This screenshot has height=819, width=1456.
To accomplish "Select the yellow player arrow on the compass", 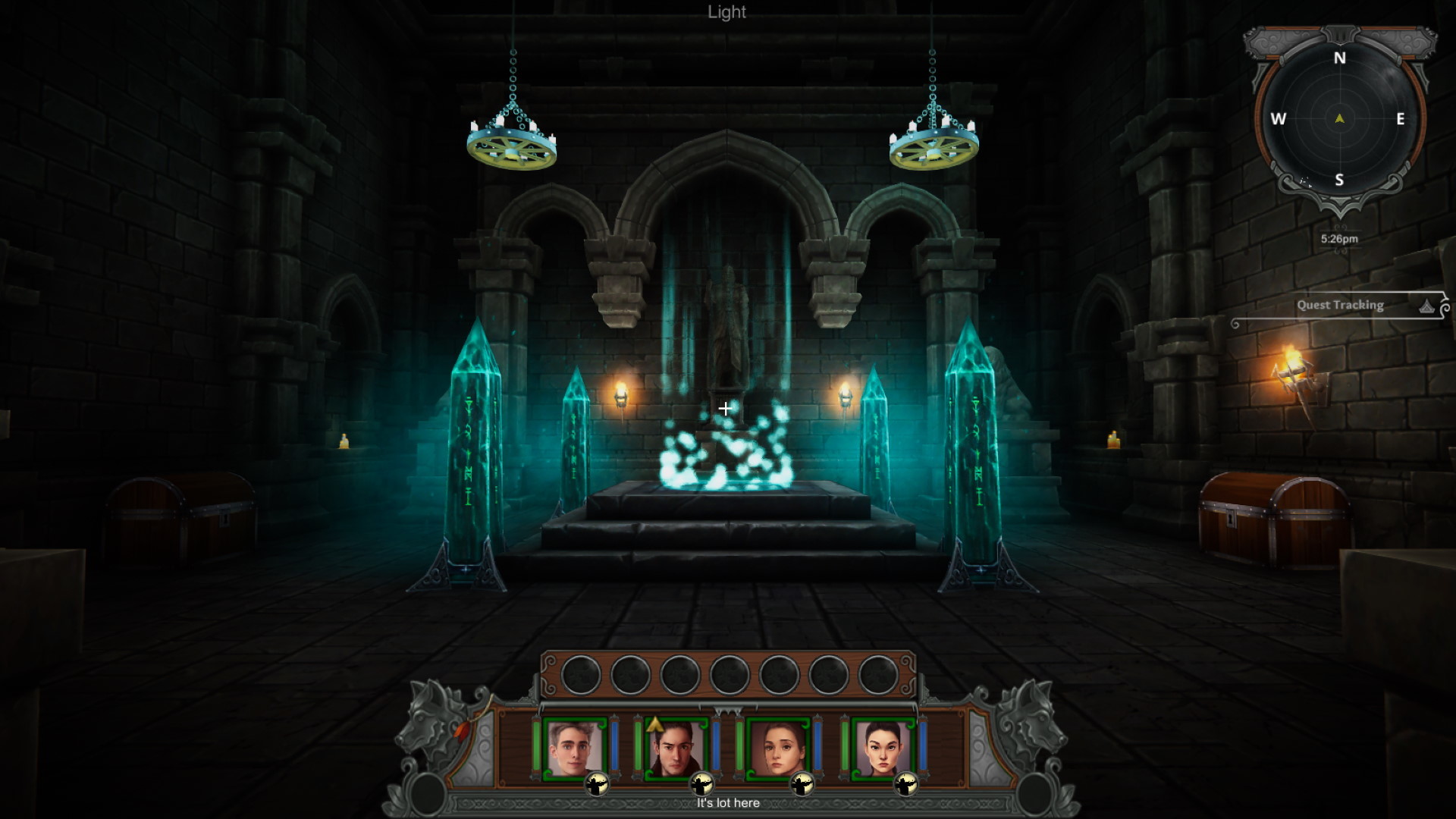I will pos(1341,118).
